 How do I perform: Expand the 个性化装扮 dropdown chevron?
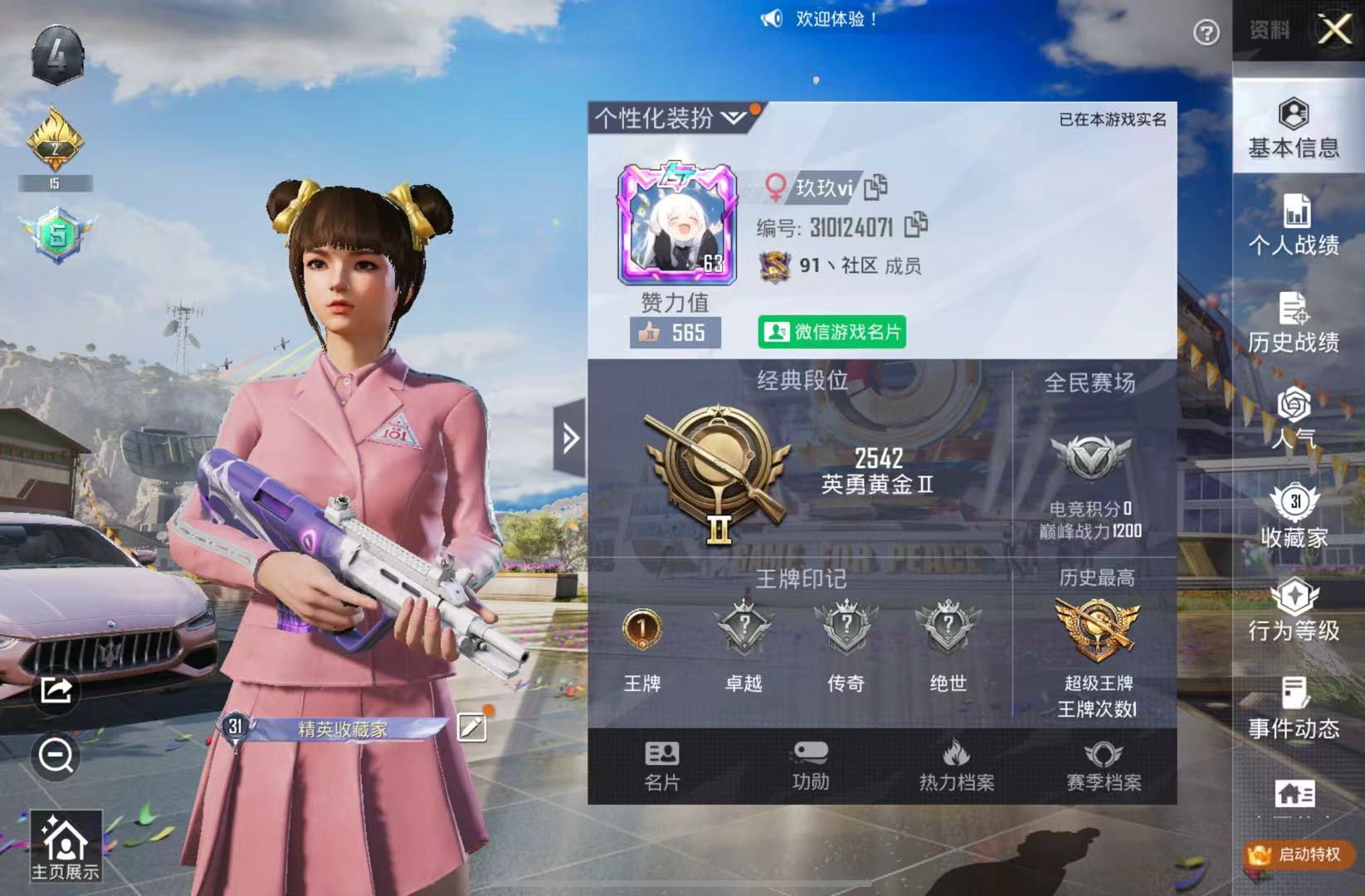point(734,119)
